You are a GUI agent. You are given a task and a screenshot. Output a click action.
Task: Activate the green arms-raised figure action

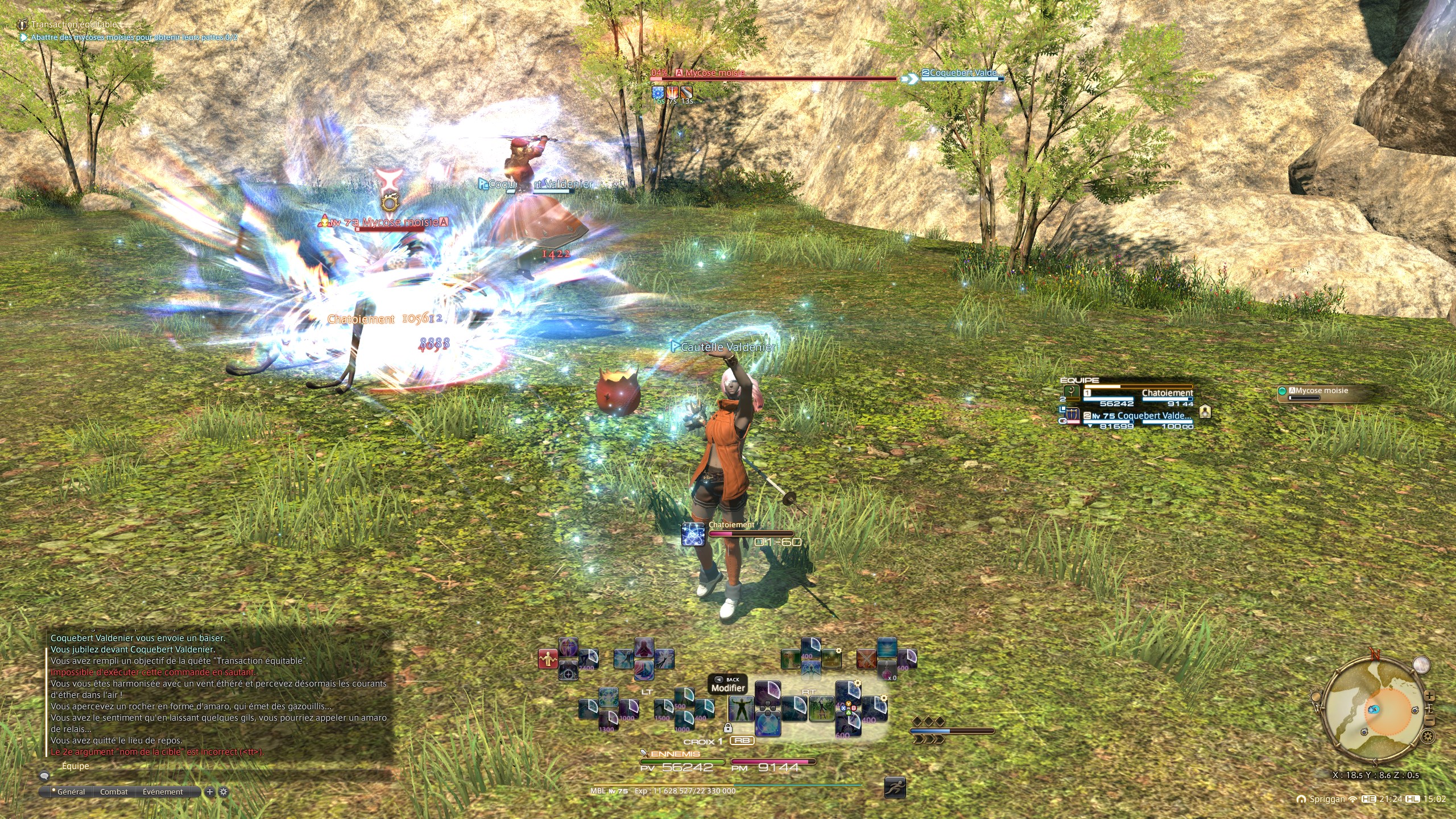(741, 709)
